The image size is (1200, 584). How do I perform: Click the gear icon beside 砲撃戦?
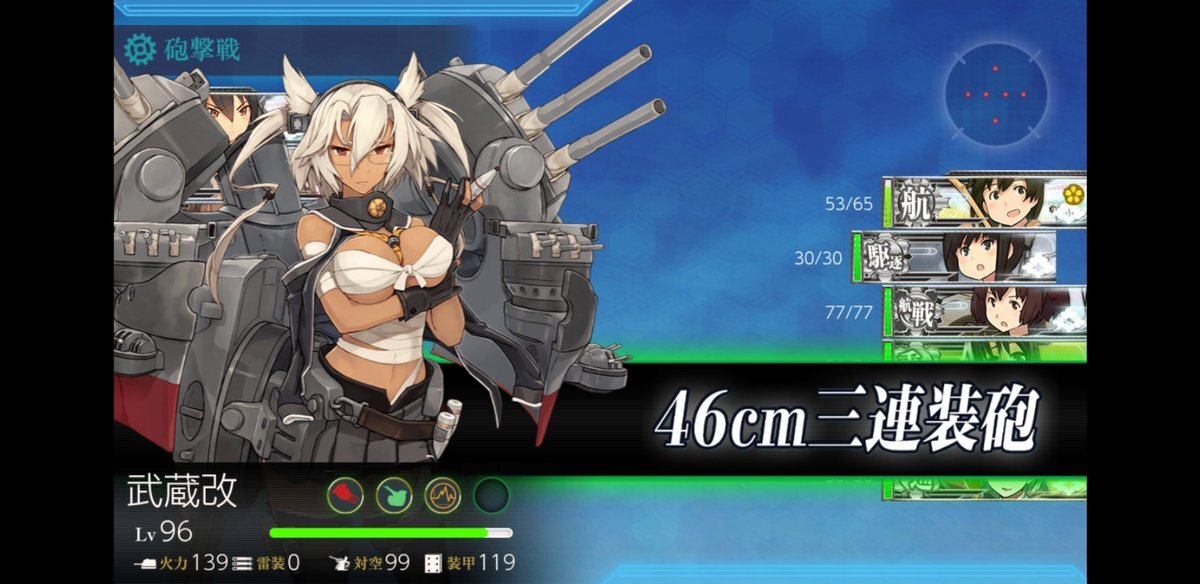(139, 48)
